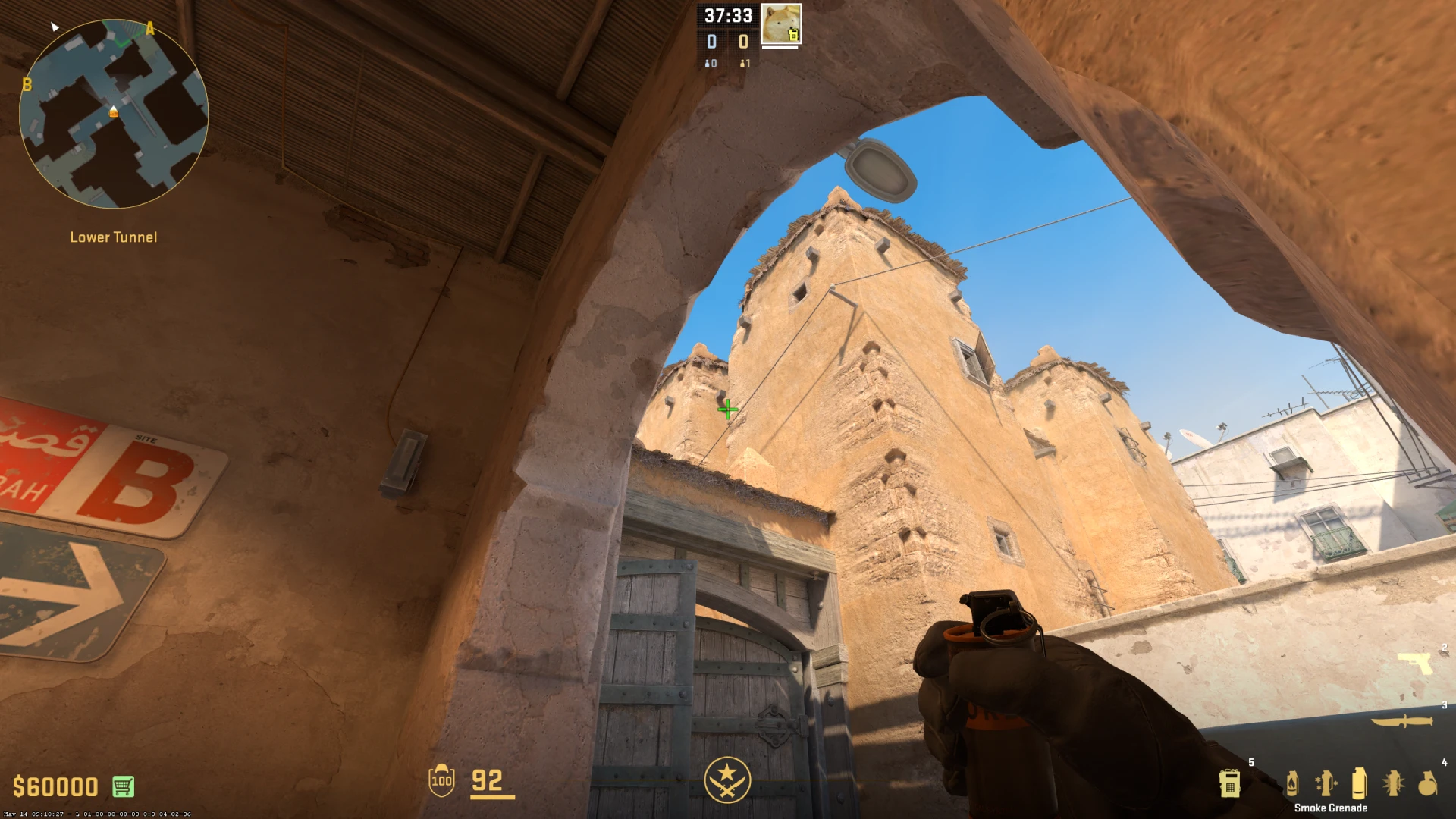Click the Lower Tunnel location label
The width and height of the screenshot is (1456, 819).
tap(112, 237)
